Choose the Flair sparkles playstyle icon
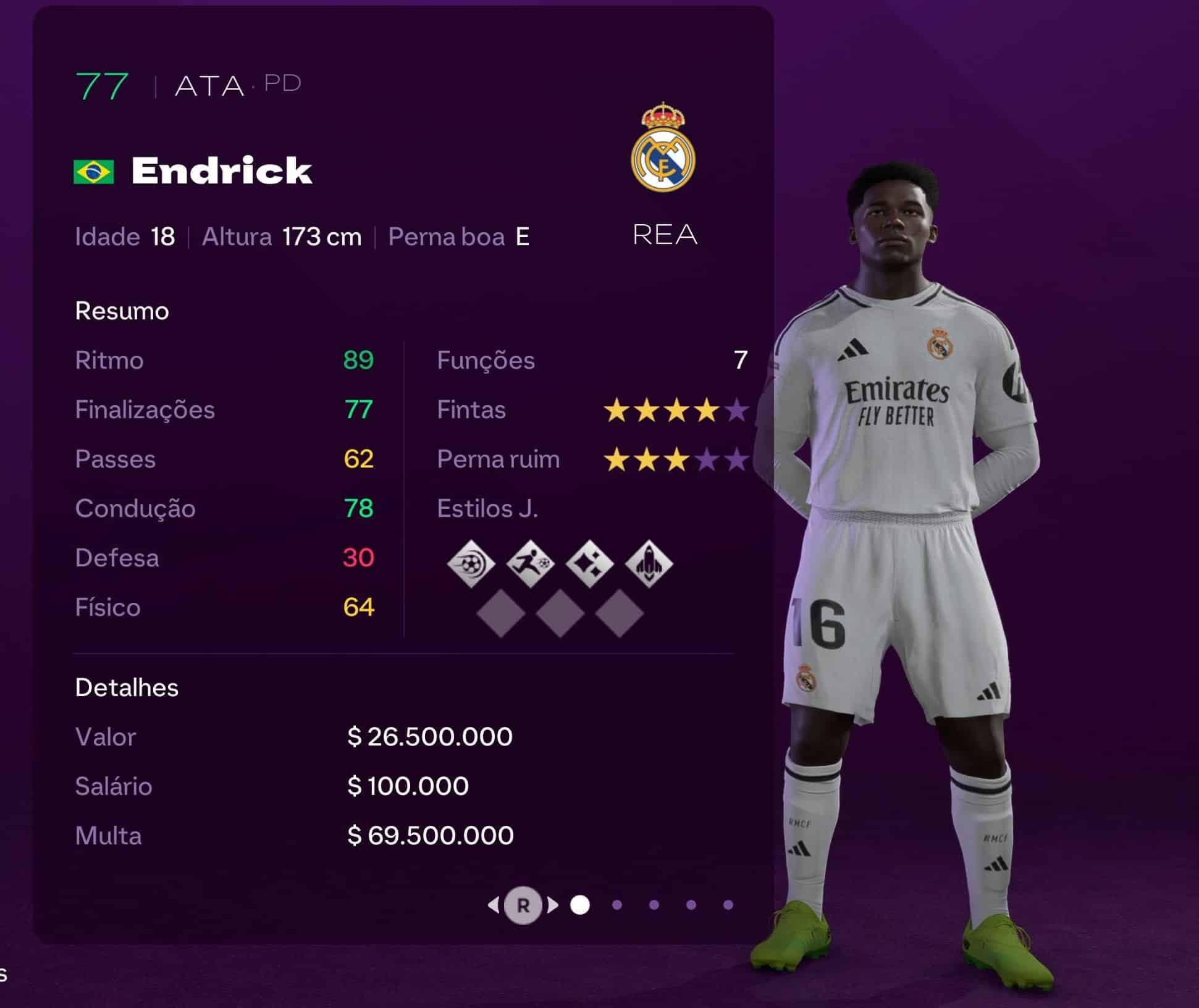 (590, 563)
